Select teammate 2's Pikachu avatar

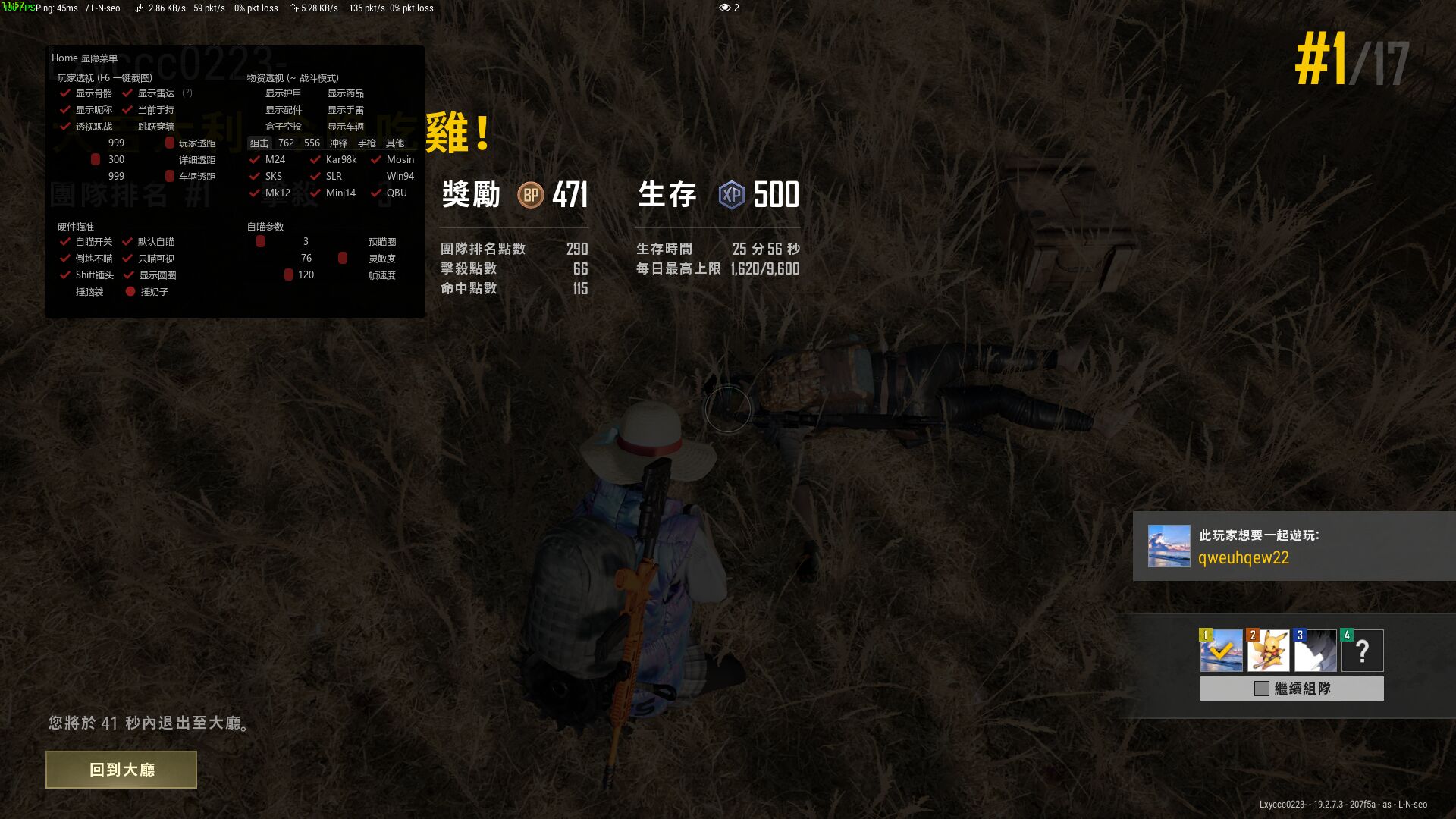coord(1267,650)
